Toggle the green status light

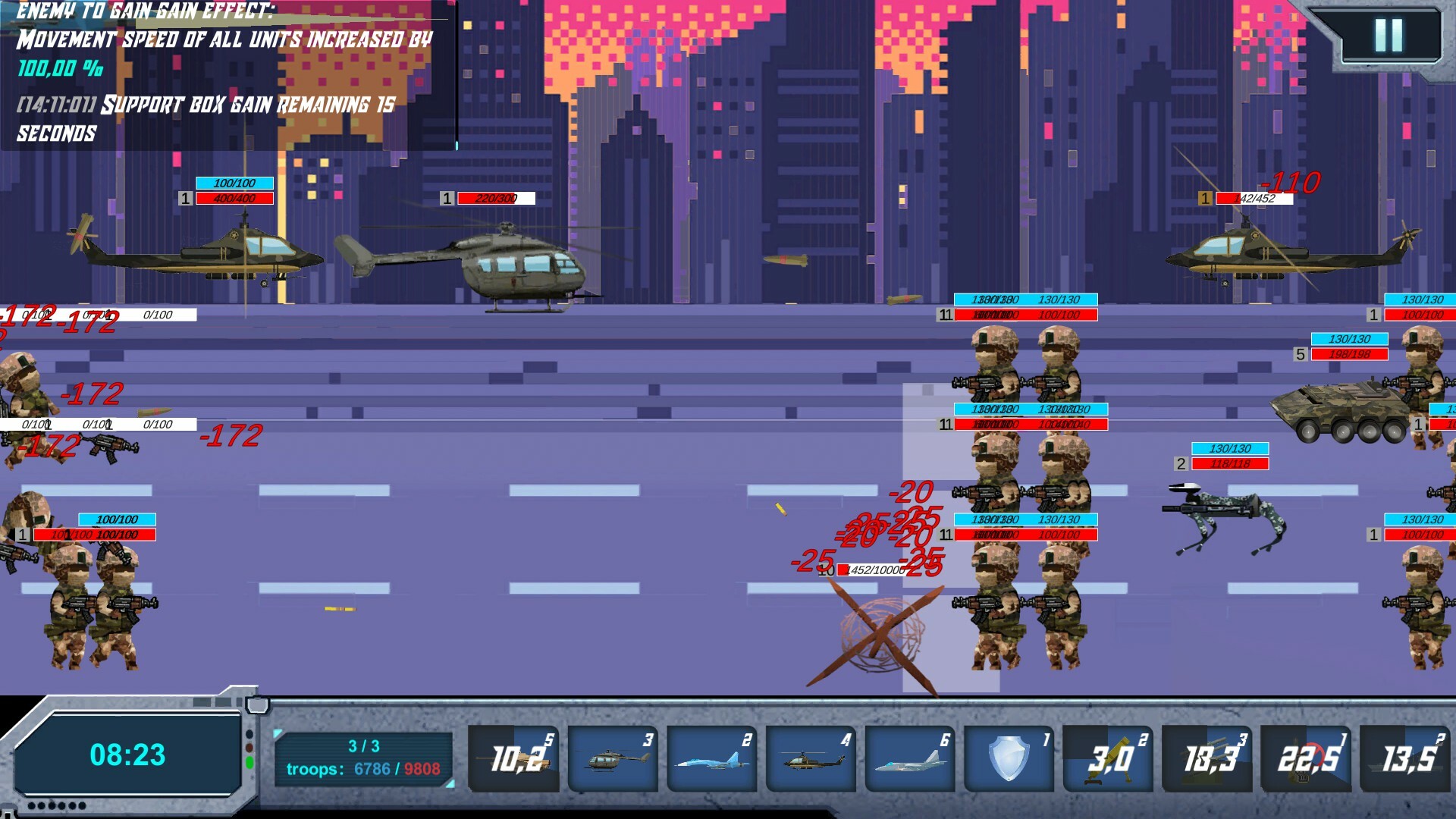(249, 761)
